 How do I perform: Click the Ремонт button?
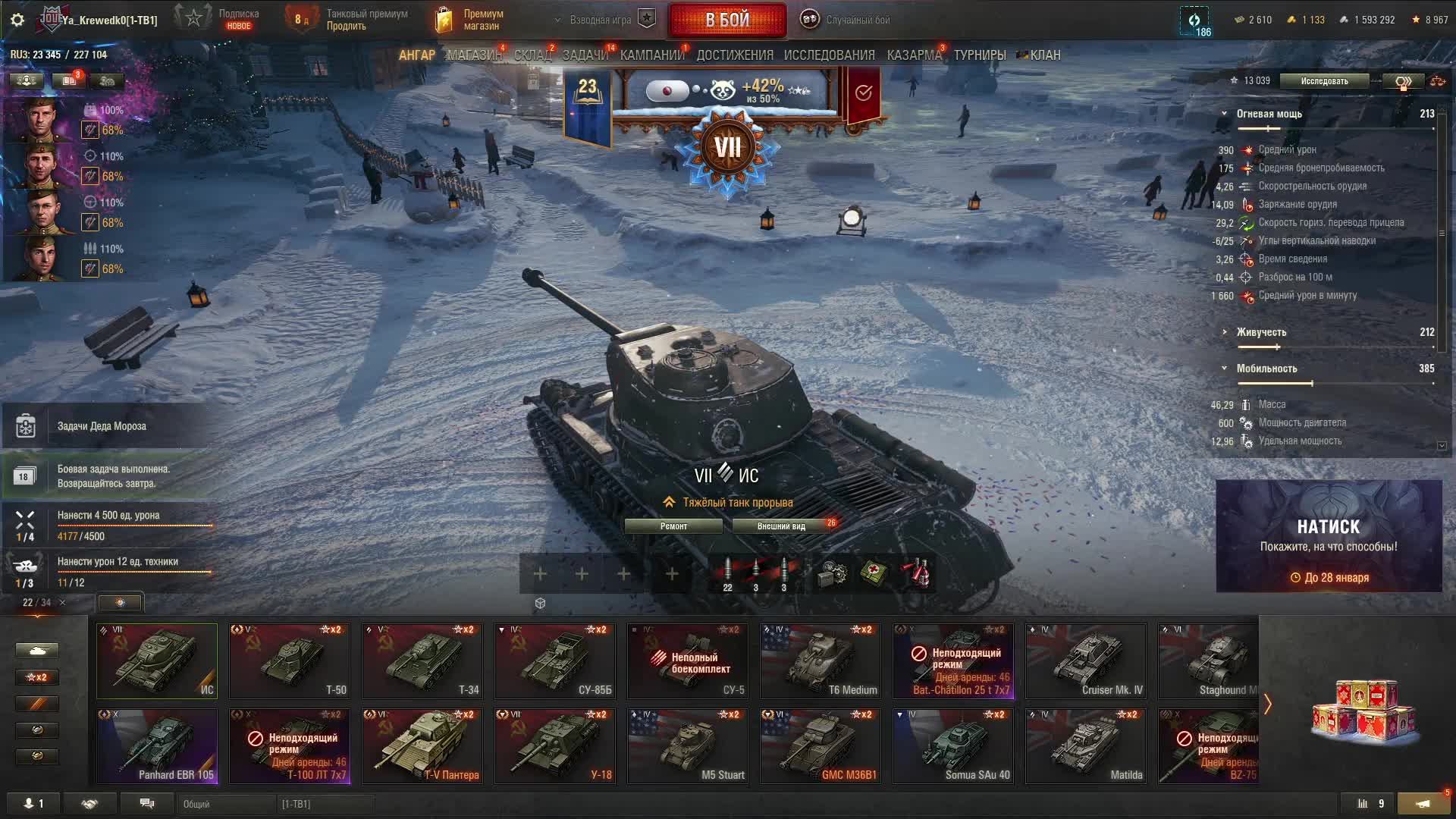point(673,526)
